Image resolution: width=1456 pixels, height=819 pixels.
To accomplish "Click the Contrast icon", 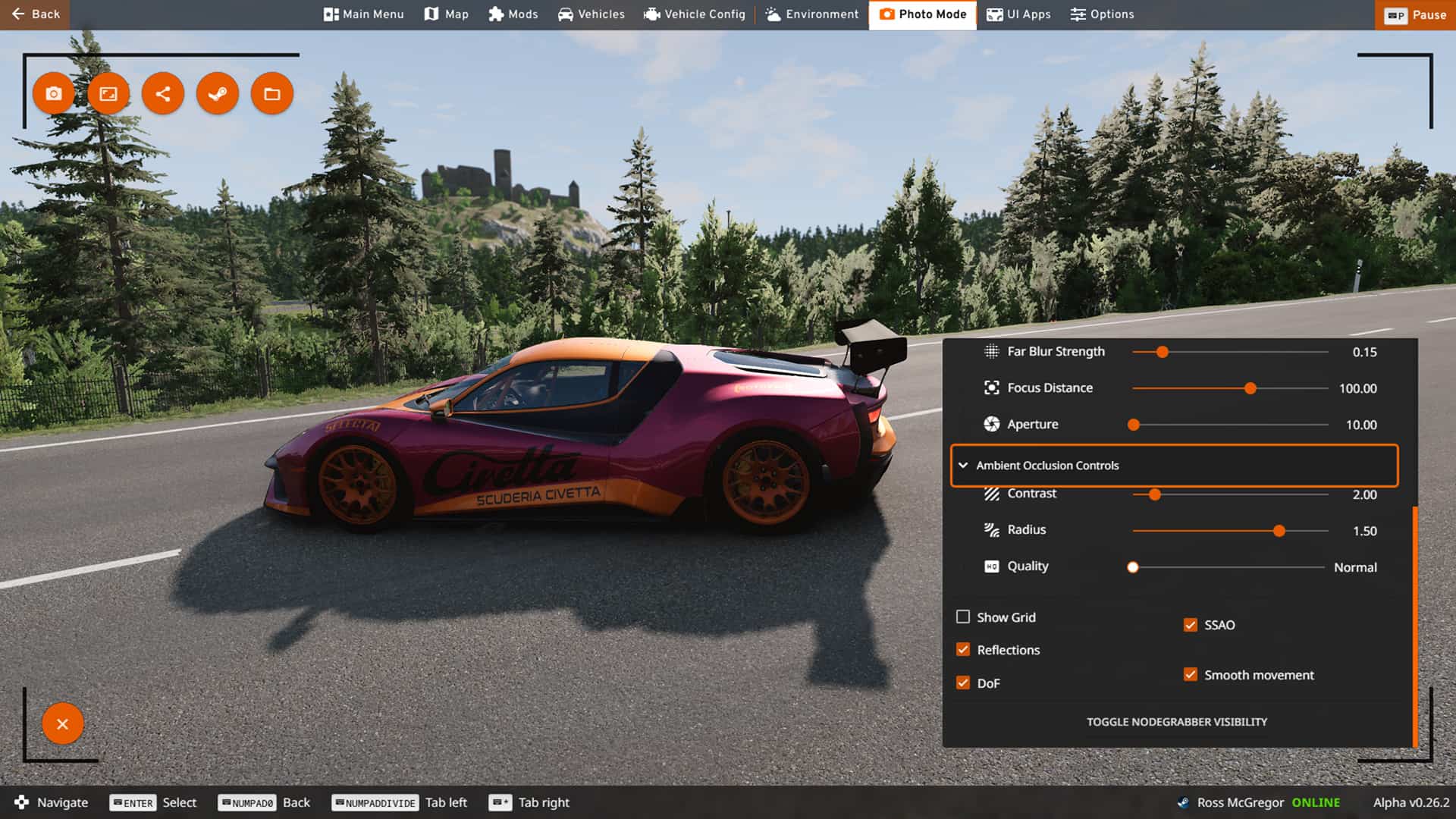I will (x=990, y=494).
